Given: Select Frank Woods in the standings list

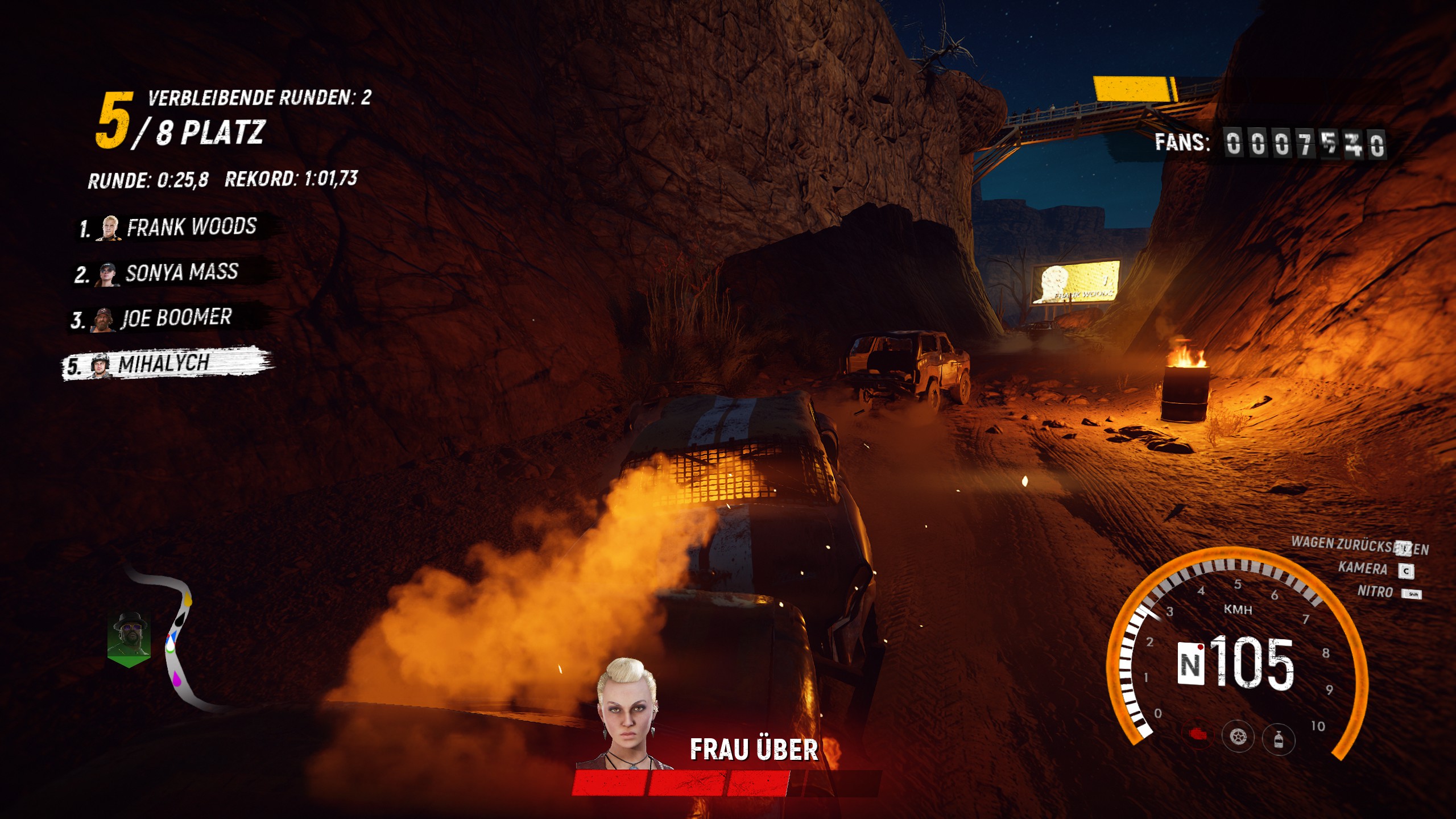Looking at the screenshot, I should [176, 227].
